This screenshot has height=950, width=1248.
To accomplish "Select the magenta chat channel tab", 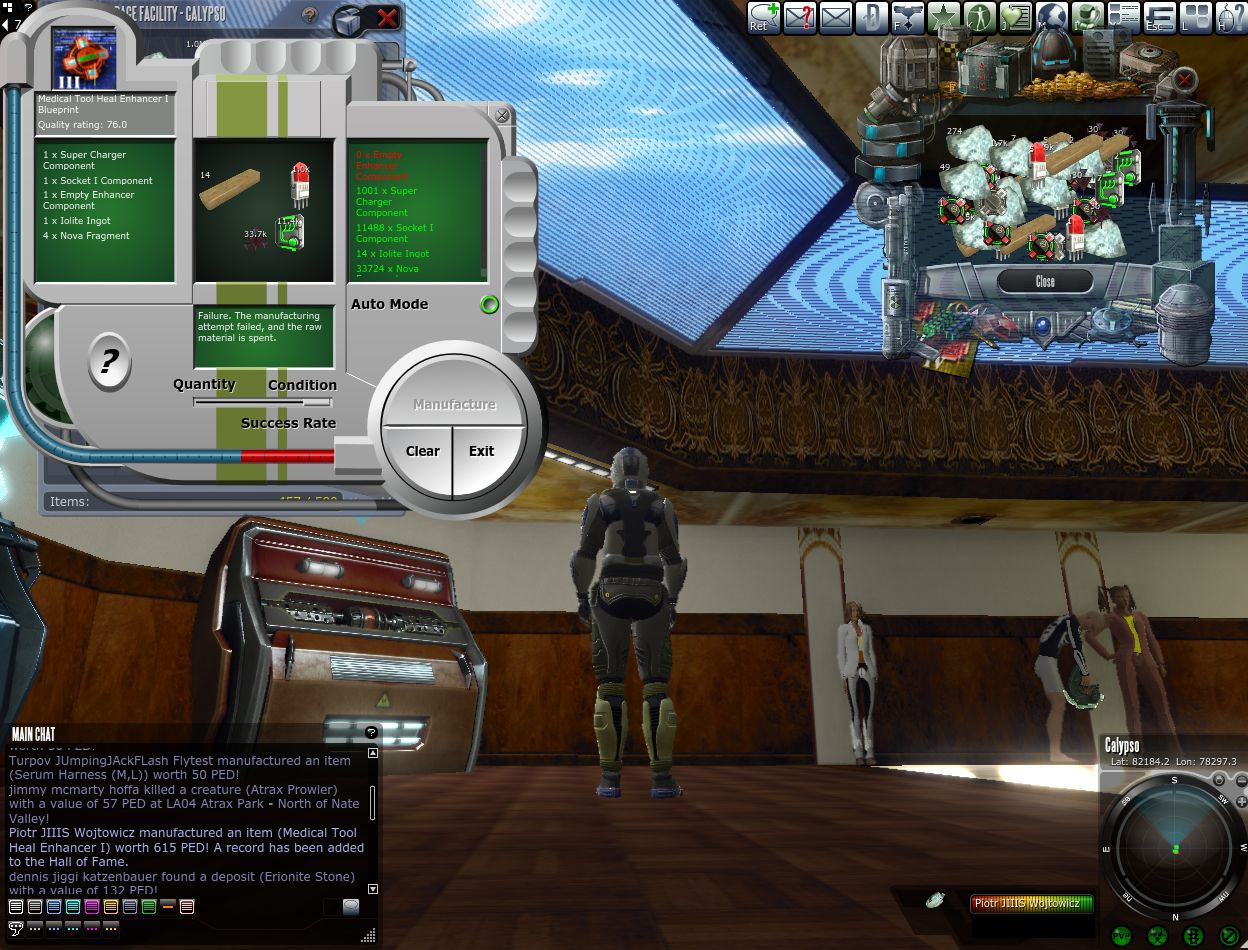I will click(x=92, y=907).
